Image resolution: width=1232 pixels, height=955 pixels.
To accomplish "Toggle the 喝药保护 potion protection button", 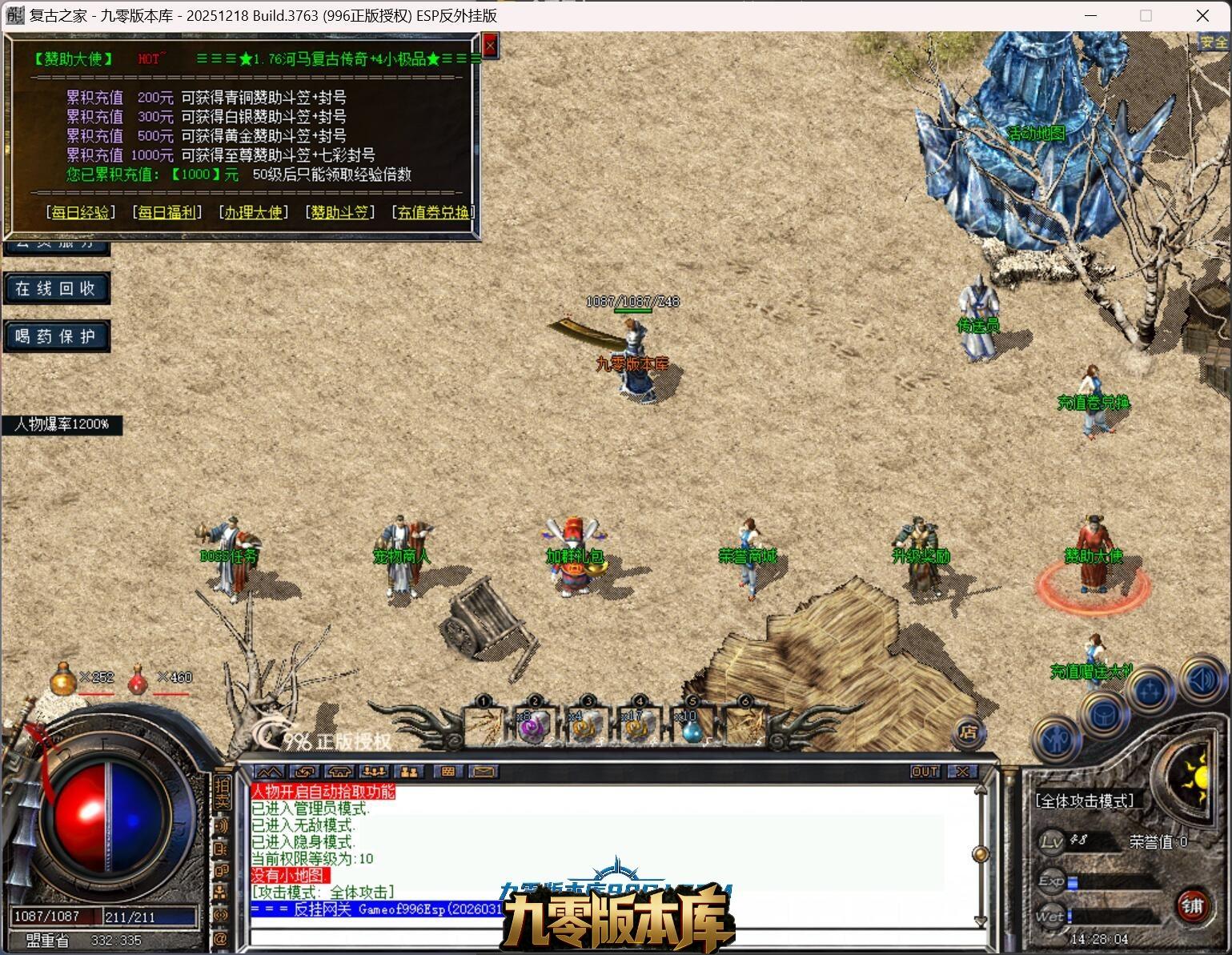I will tap(55, 336).
